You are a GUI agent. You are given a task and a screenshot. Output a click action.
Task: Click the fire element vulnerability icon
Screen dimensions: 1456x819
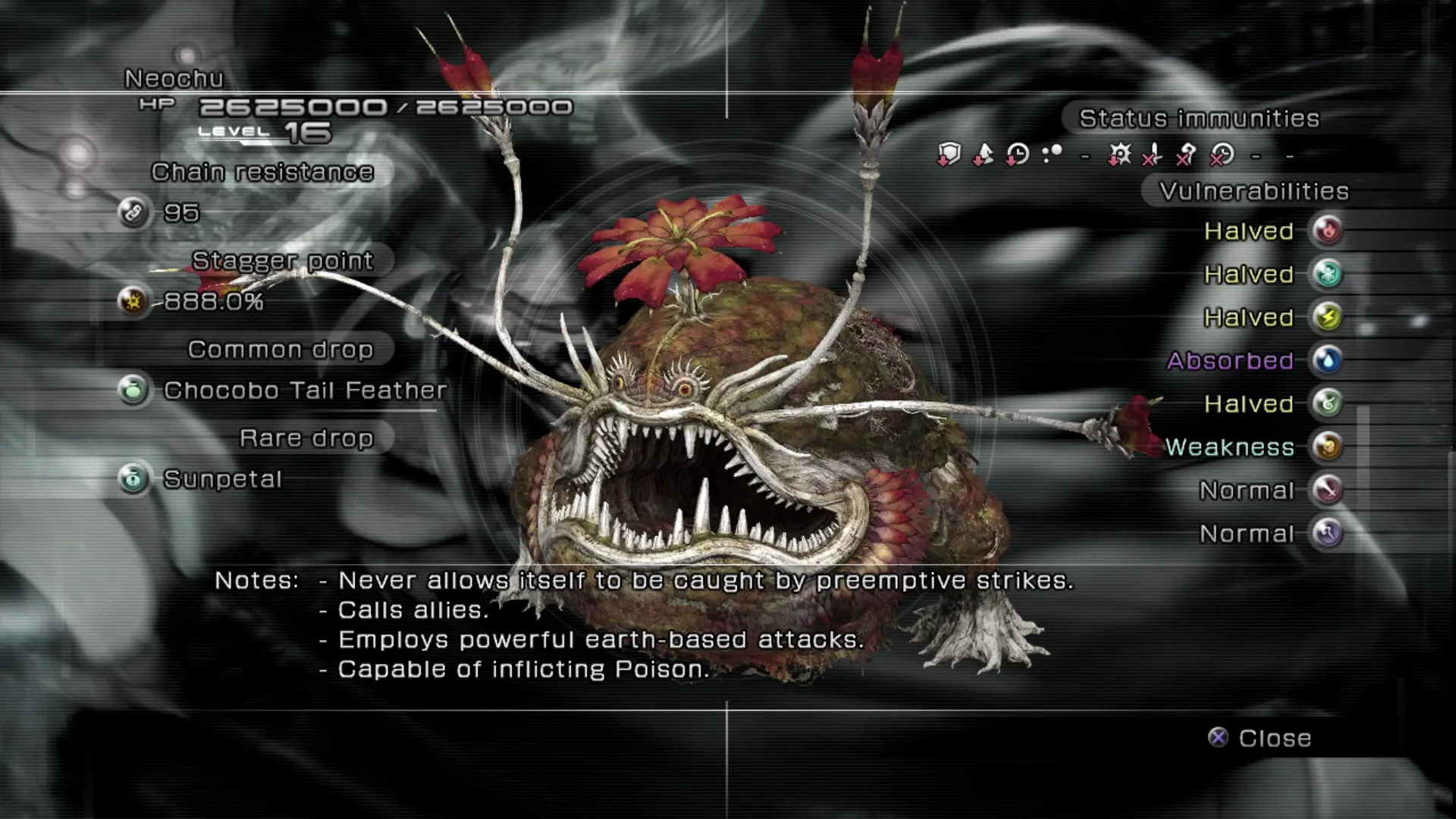click(1327, 231)
